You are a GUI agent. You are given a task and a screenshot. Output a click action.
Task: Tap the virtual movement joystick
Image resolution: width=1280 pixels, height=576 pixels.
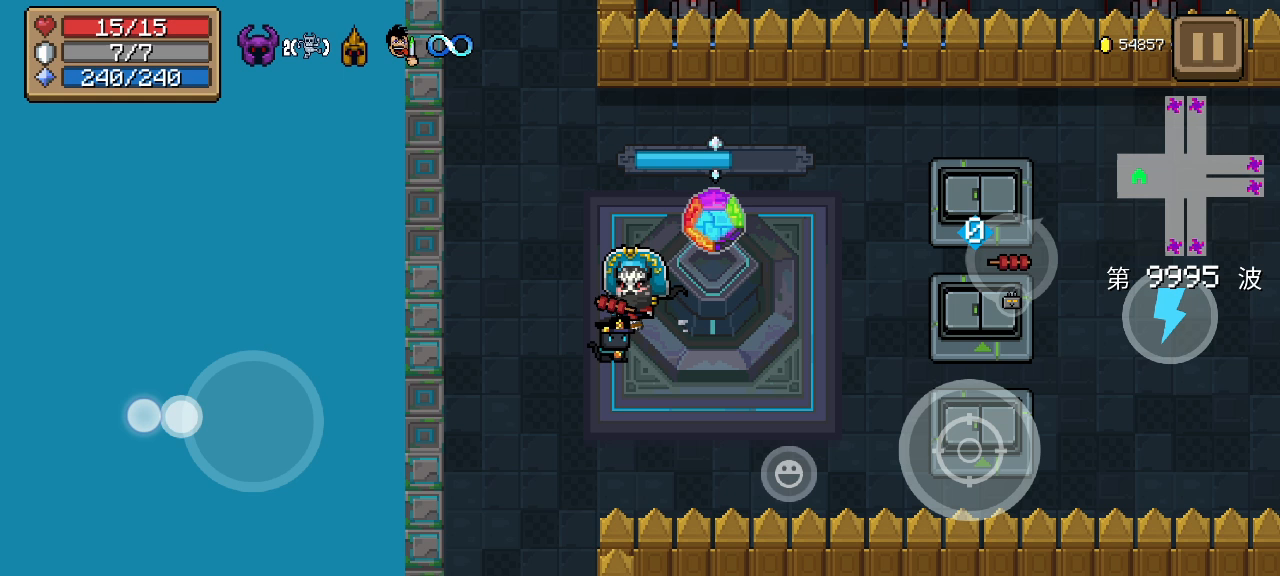tap(252, 420)
